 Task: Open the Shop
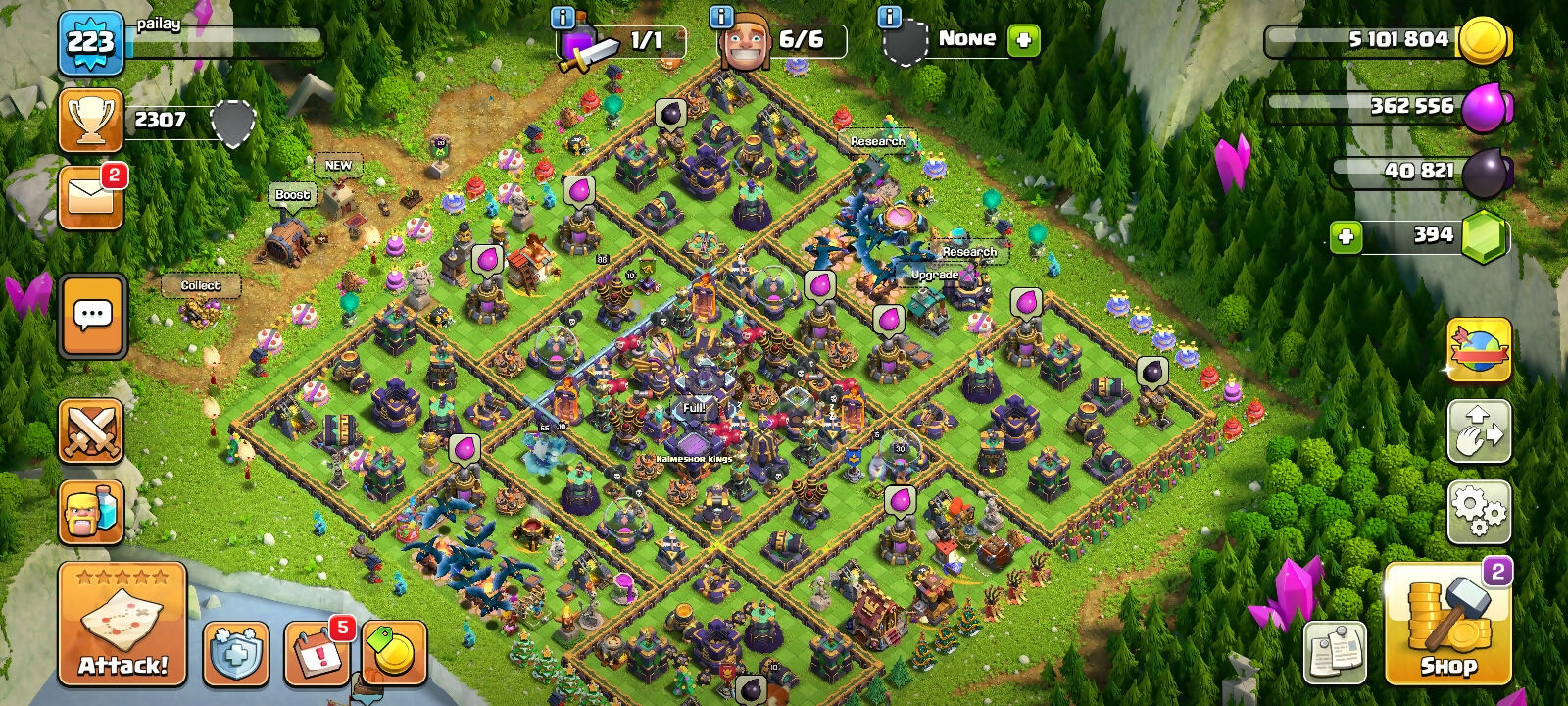click(1447, 625)
